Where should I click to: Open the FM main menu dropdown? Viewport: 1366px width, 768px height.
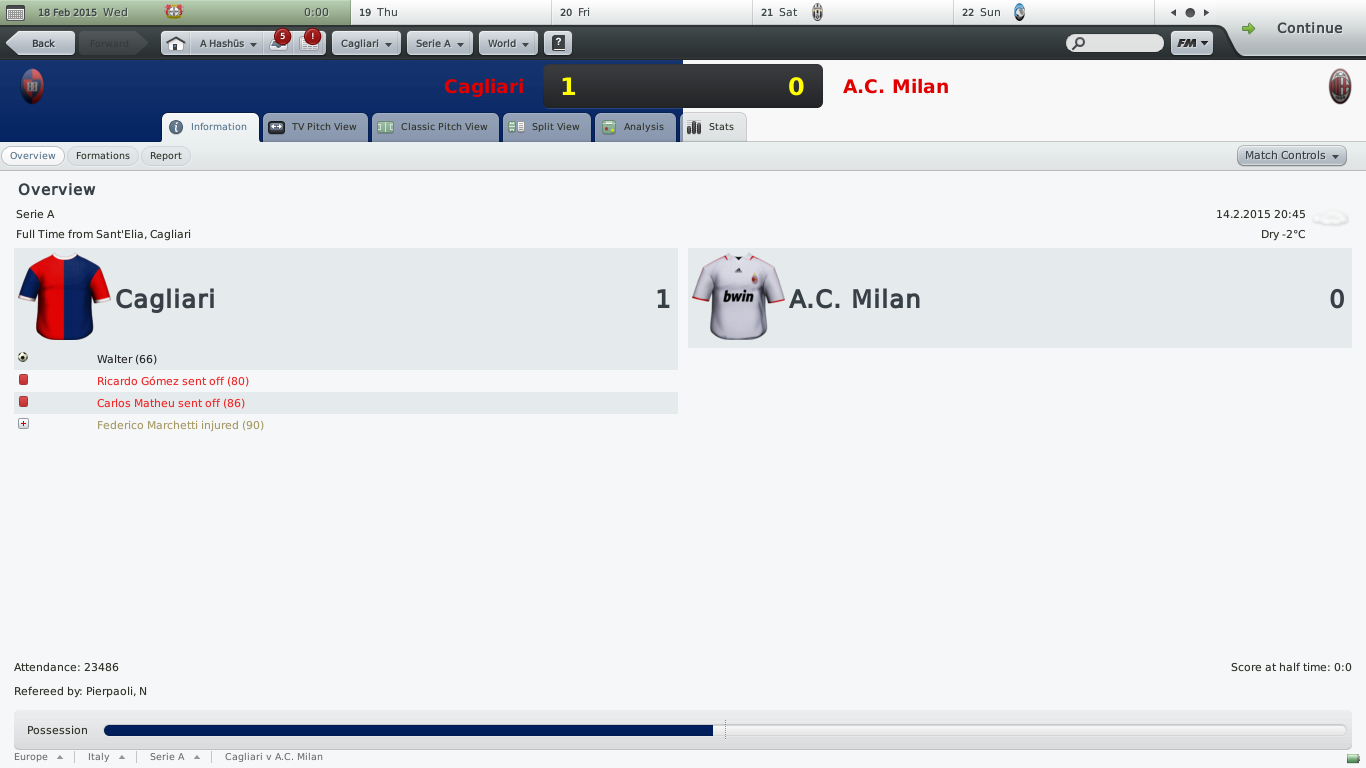pos(1192,44)
